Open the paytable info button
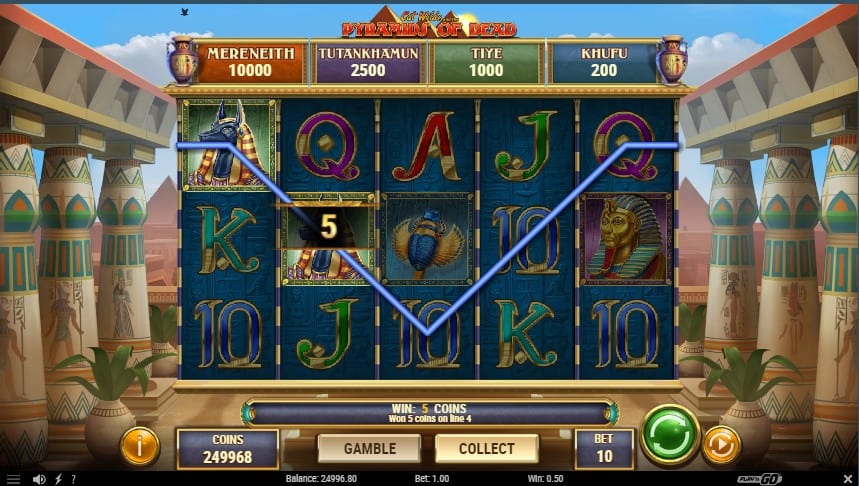 click(x=140, y=446)
